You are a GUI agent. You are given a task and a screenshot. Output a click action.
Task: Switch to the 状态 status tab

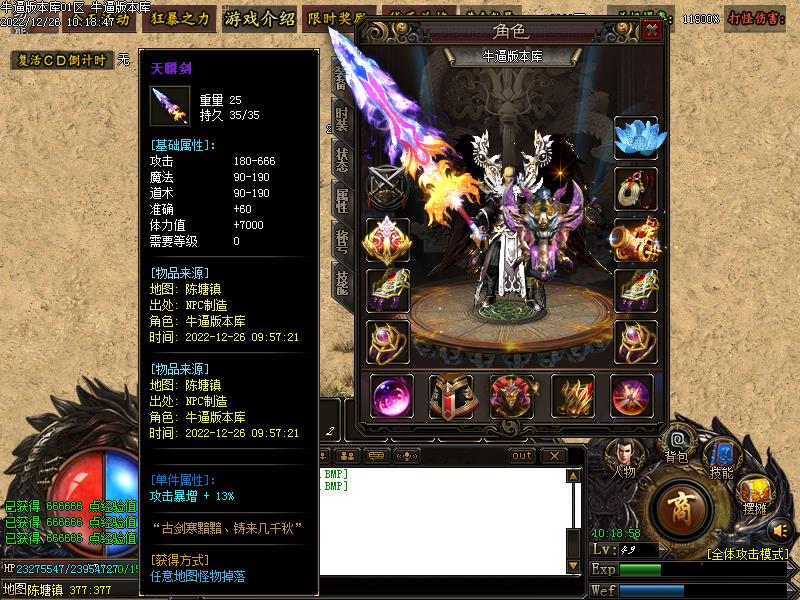click(x=342, y=158)
